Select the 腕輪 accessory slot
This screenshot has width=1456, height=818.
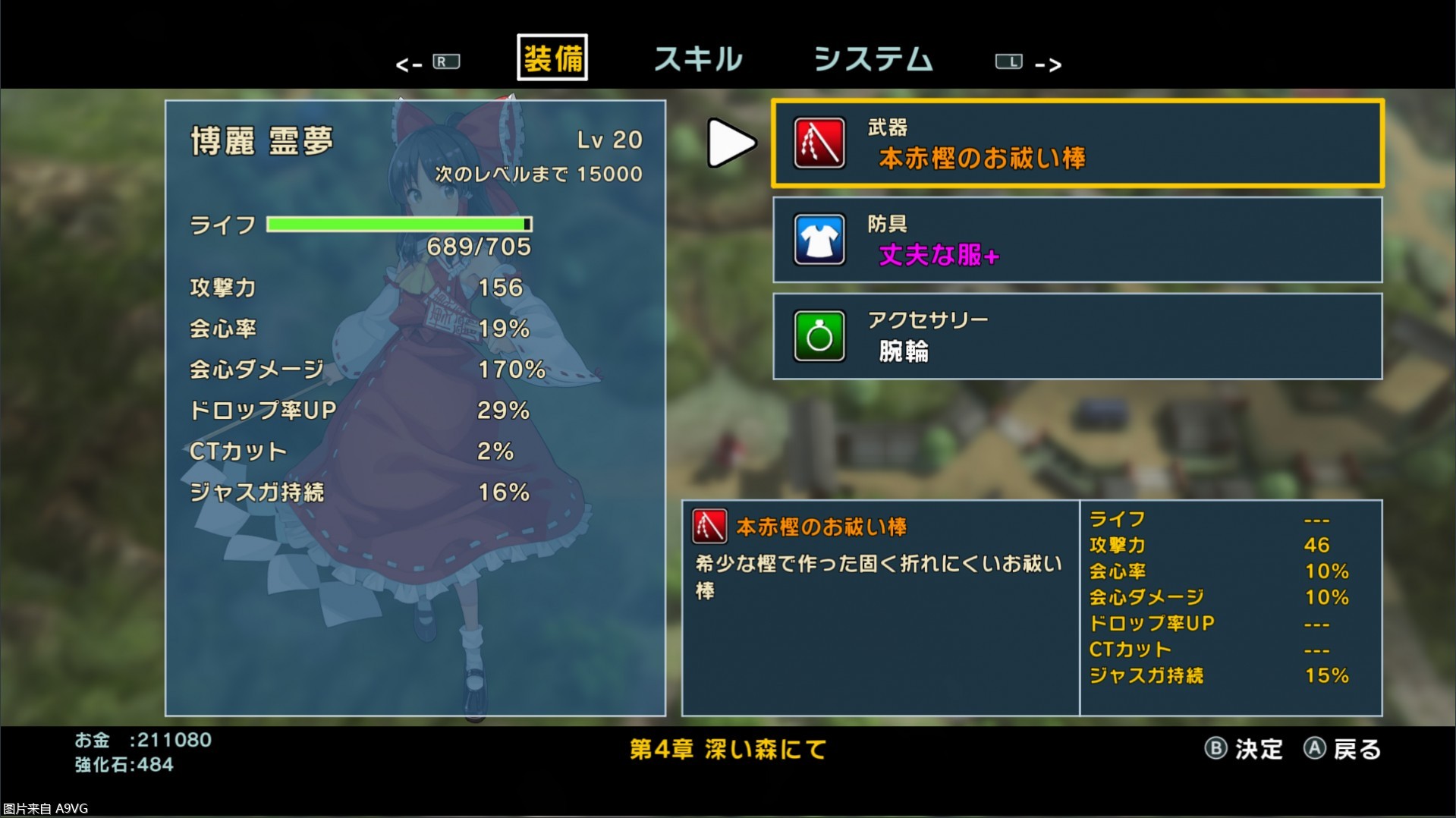click(1077, 336)
